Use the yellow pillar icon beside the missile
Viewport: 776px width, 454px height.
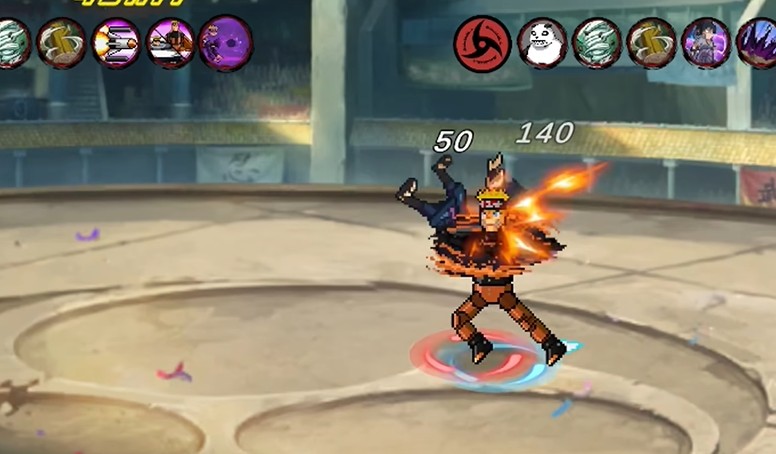pos(61,43)
